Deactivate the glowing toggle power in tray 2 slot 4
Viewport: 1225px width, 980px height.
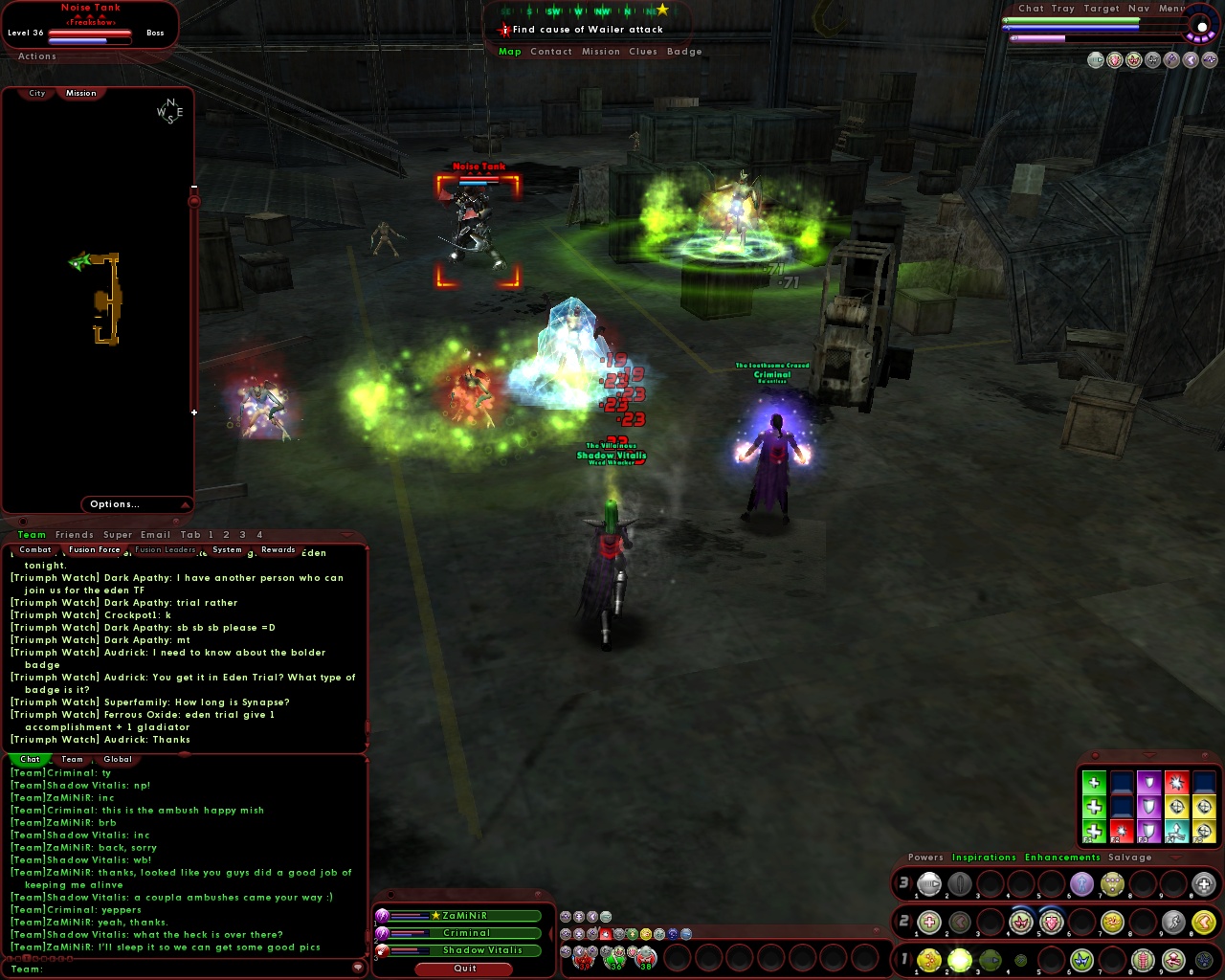click(x=1021, y=922)
